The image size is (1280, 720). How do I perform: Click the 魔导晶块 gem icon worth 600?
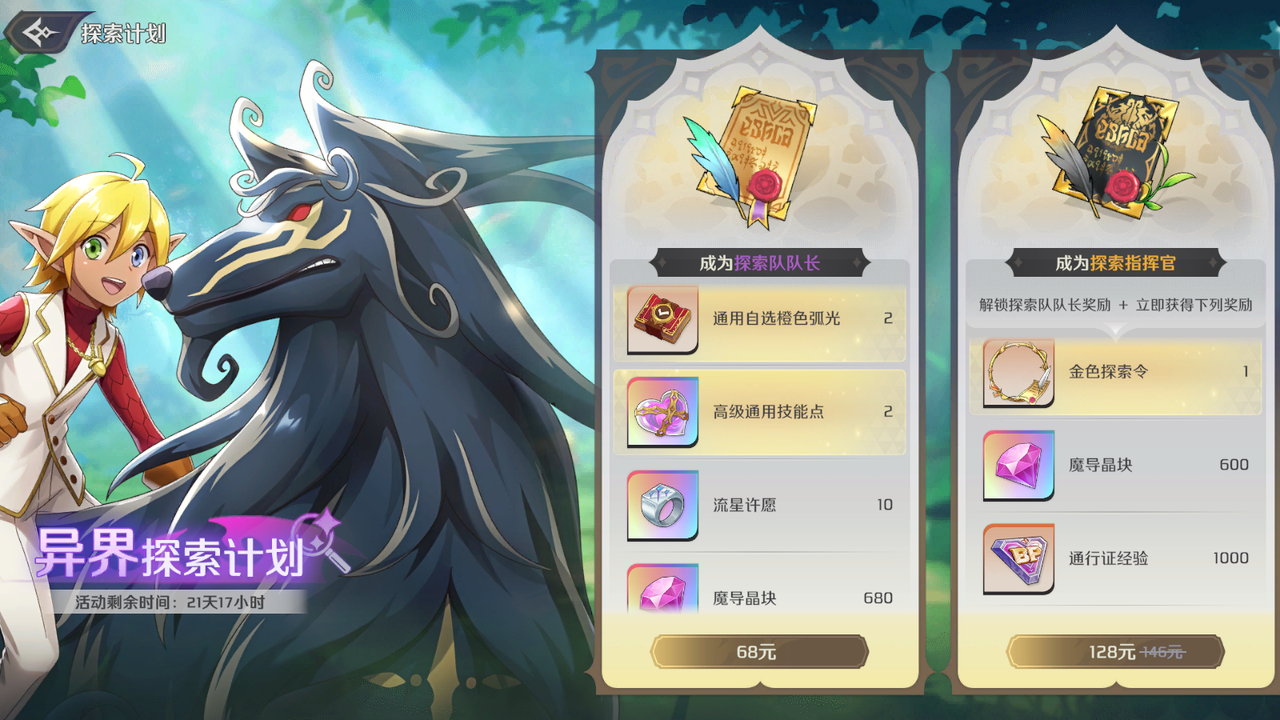1019,464
